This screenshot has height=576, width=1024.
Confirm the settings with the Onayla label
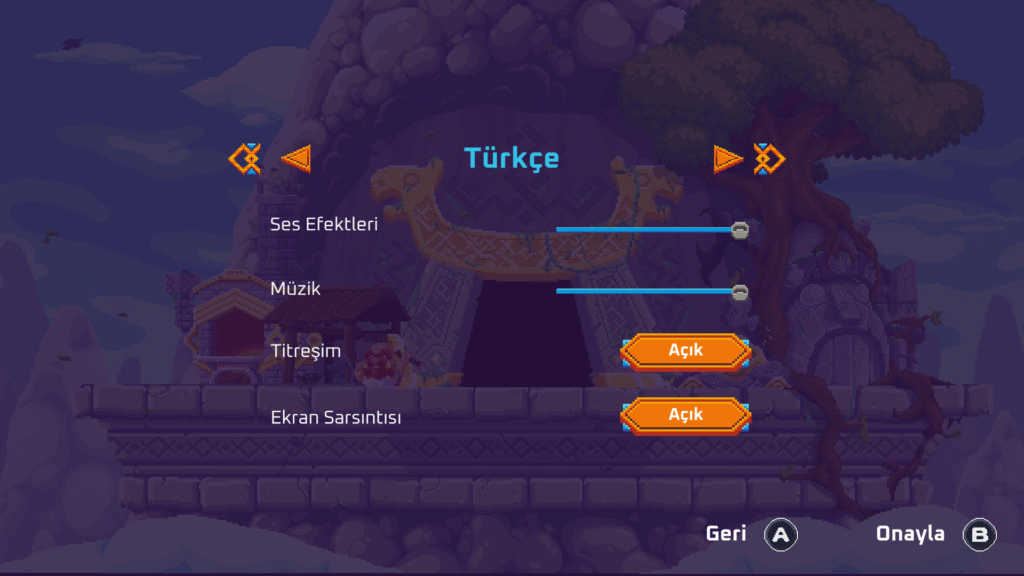coord(910,534)
